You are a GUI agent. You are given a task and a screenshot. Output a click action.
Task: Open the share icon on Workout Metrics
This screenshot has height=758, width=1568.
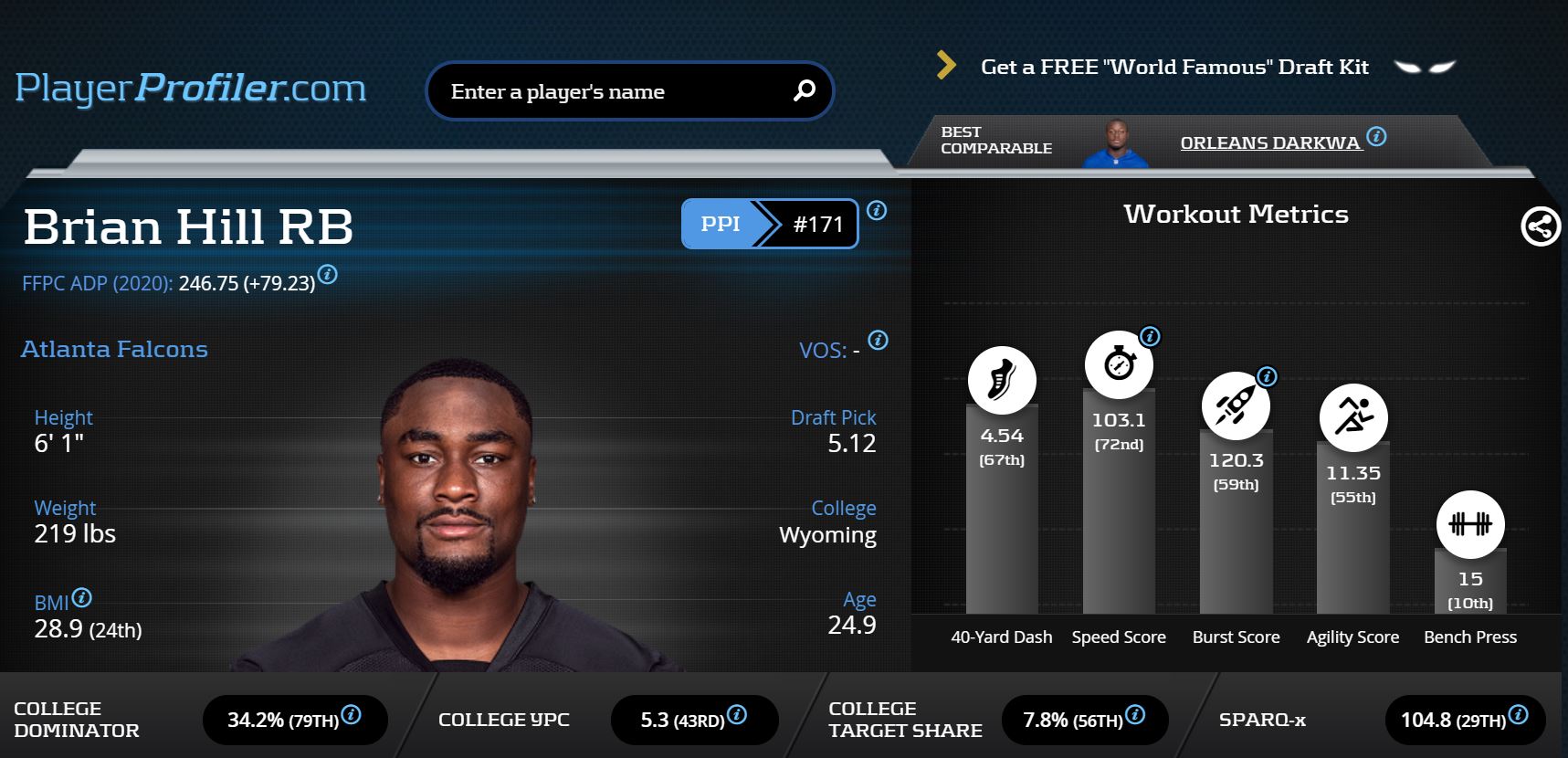click(1540, 226)
